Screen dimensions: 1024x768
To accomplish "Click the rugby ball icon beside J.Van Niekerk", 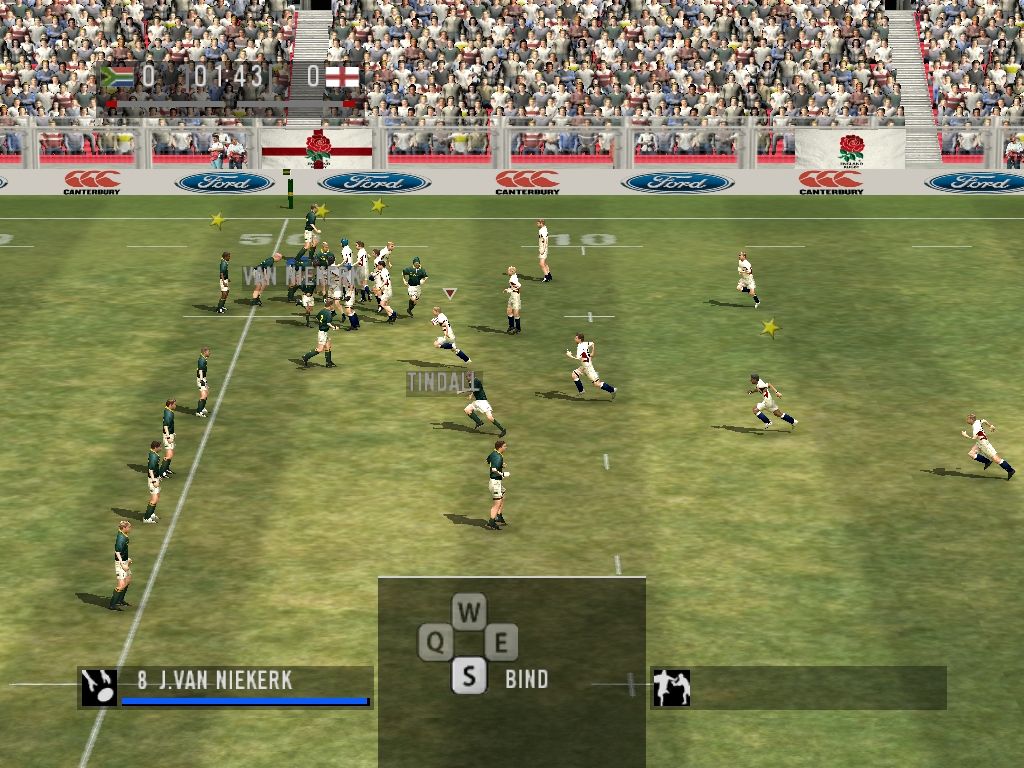I will pyautogui.click(x=99, y=687).
